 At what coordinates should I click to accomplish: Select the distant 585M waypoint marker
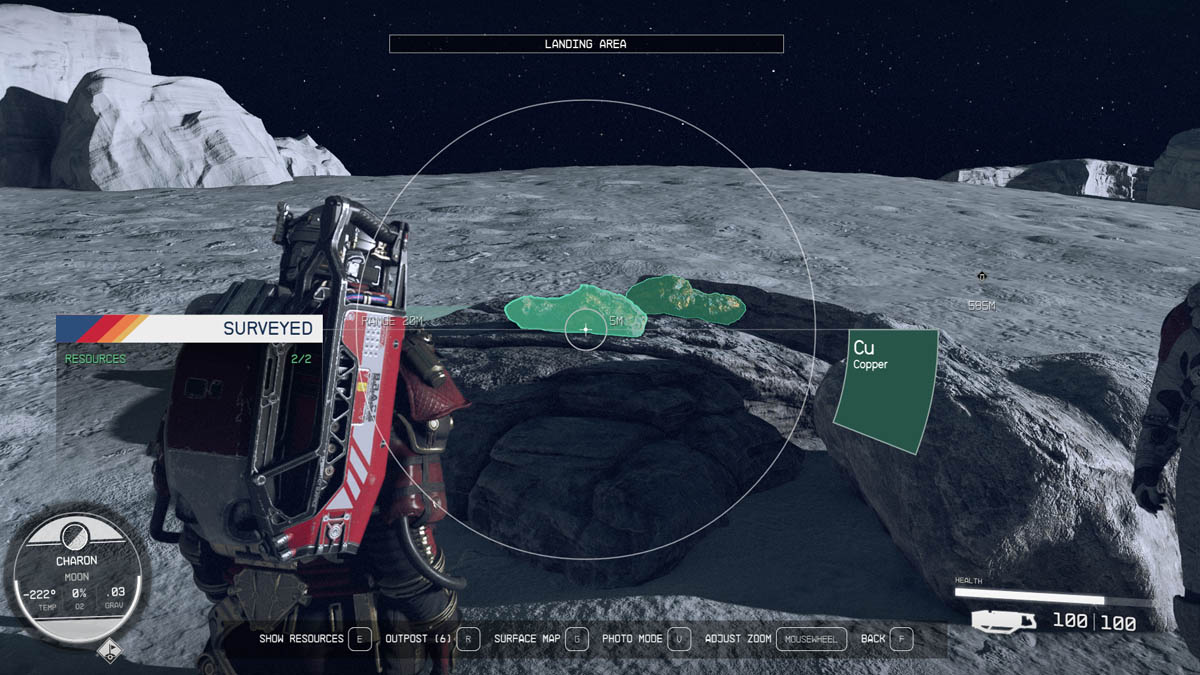point(981,276)
